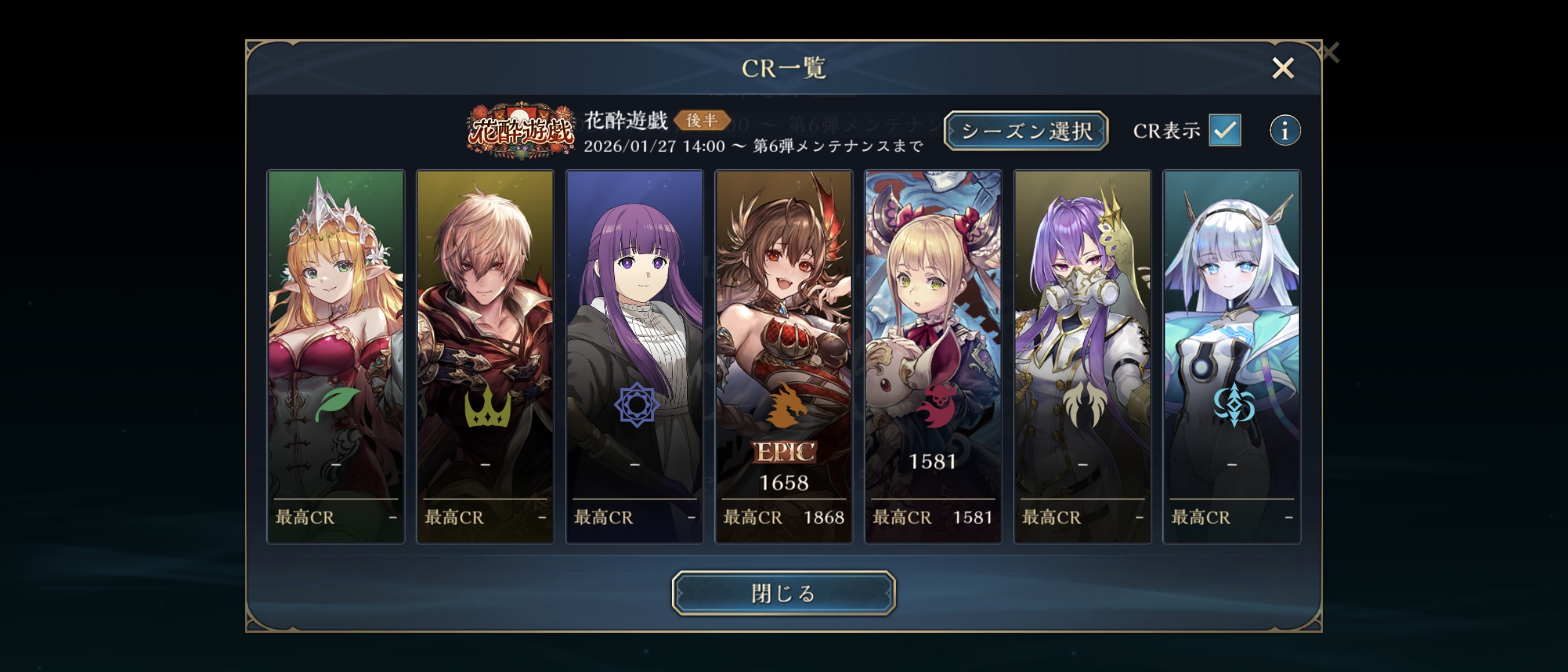
Task: Choose the Nightmare class card showing 1581
Action: pos(933,357)
